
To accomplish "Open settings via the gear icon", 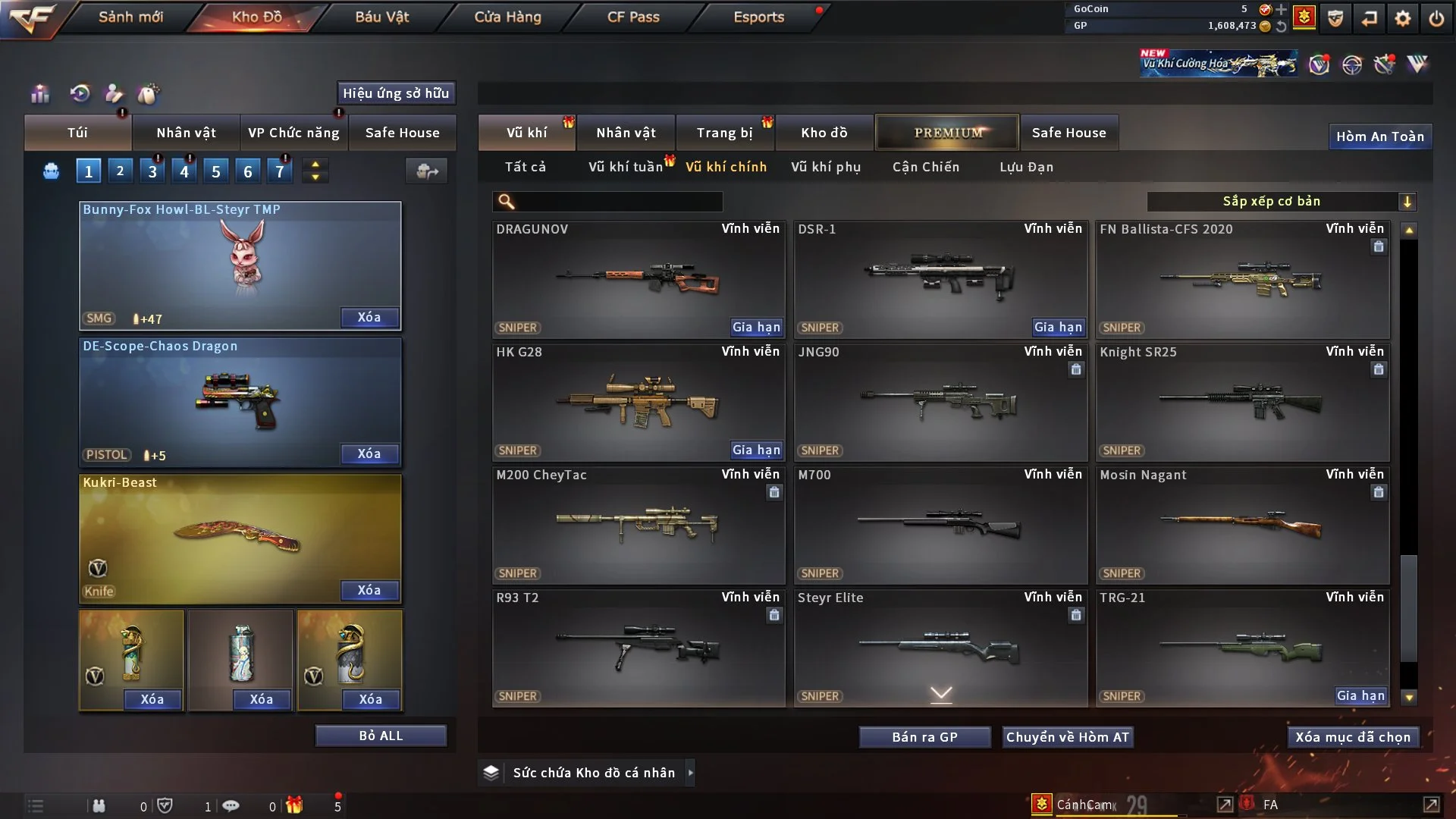I will [1402, 18].
